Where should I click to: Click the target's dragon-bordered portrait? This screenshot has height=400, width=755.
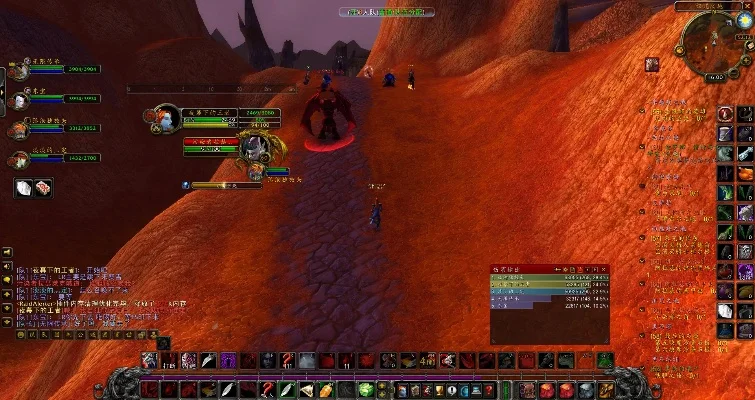coord(253,148)
